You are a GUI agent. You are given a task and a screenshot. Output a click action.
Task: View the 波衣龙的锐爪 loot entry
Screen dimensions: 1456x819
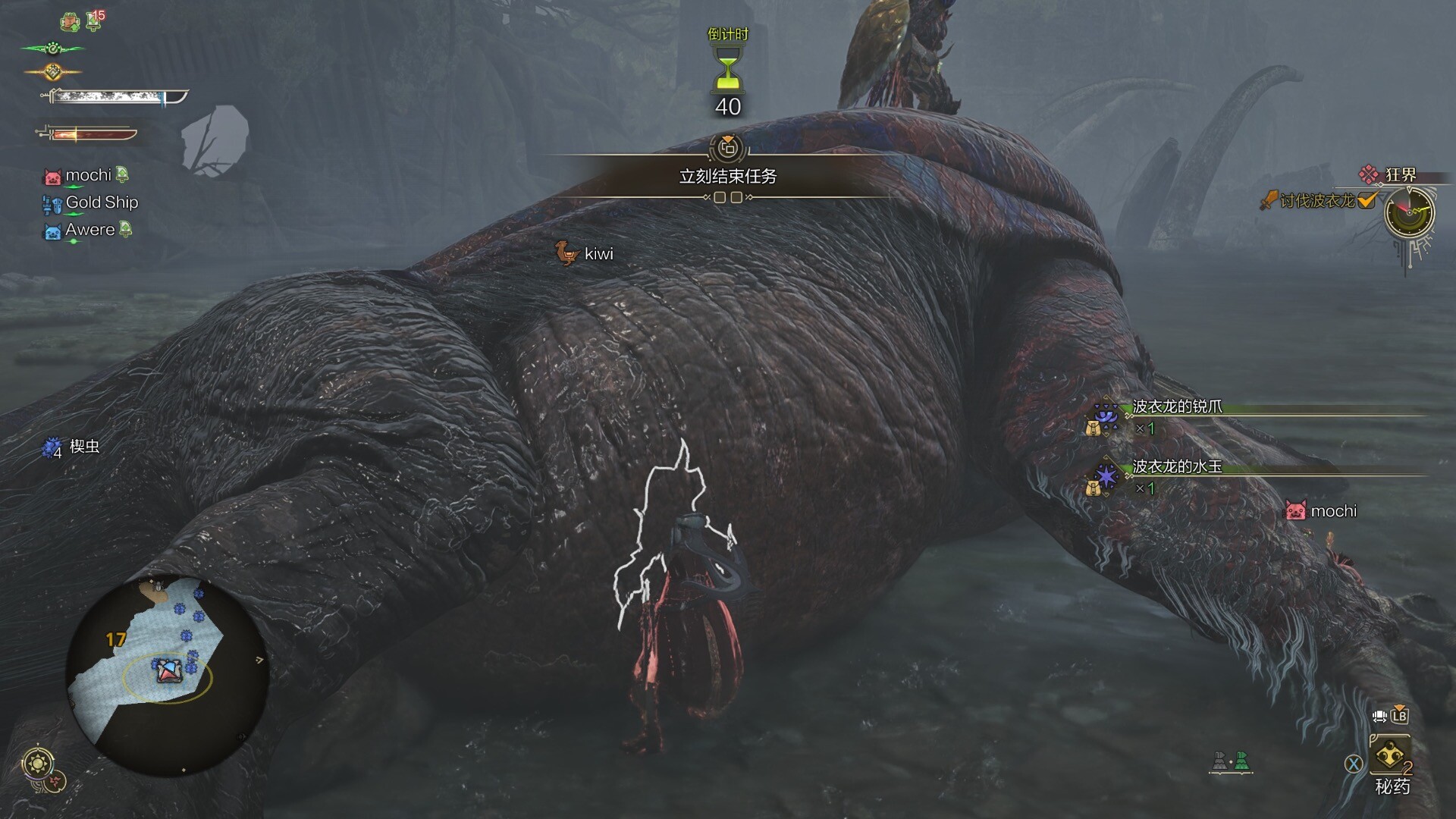[1177, 407]
